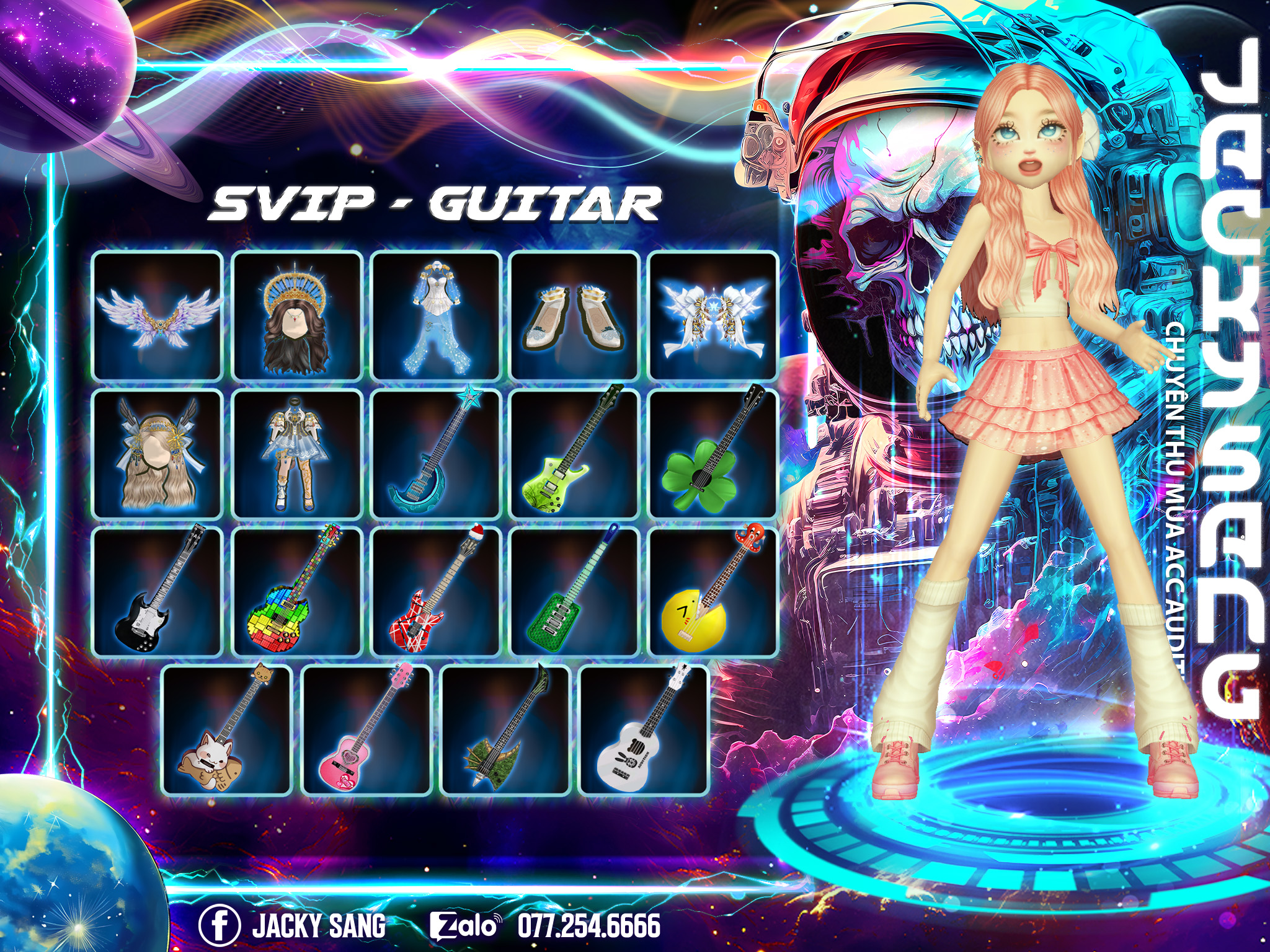Select the pink heart guitar
1270x952 pixels.
(x=366, y=730)
